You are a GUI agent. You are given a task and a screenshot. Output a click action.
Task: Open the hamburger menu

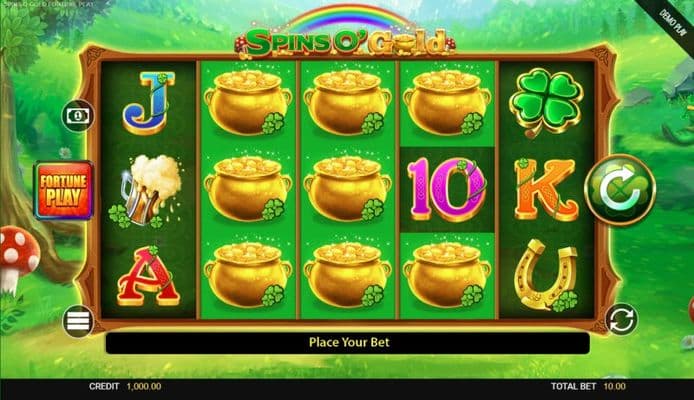click(x=79, y=321)
